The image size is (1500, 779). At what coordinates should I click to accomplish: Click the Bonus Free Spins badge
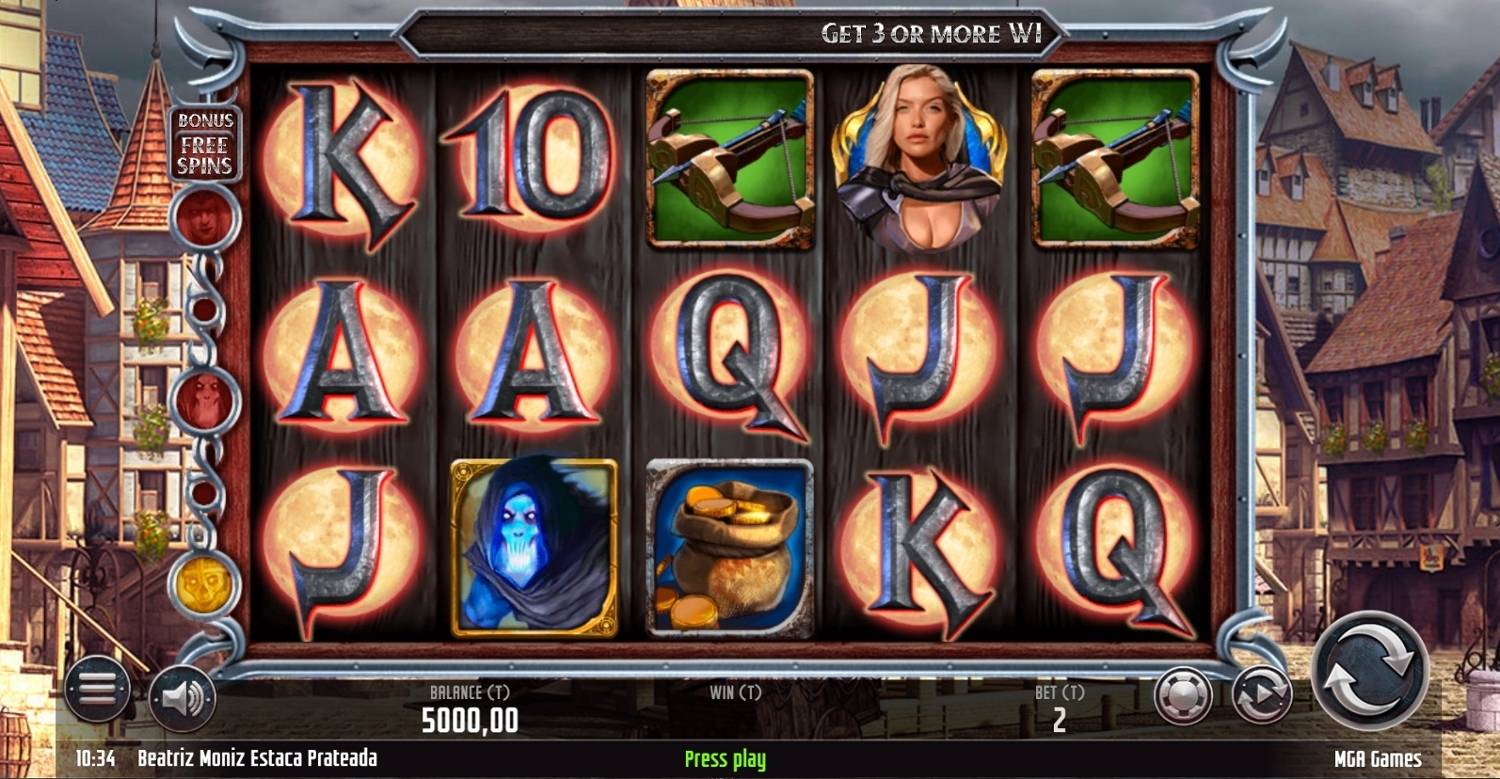click(x=205, y=143)
